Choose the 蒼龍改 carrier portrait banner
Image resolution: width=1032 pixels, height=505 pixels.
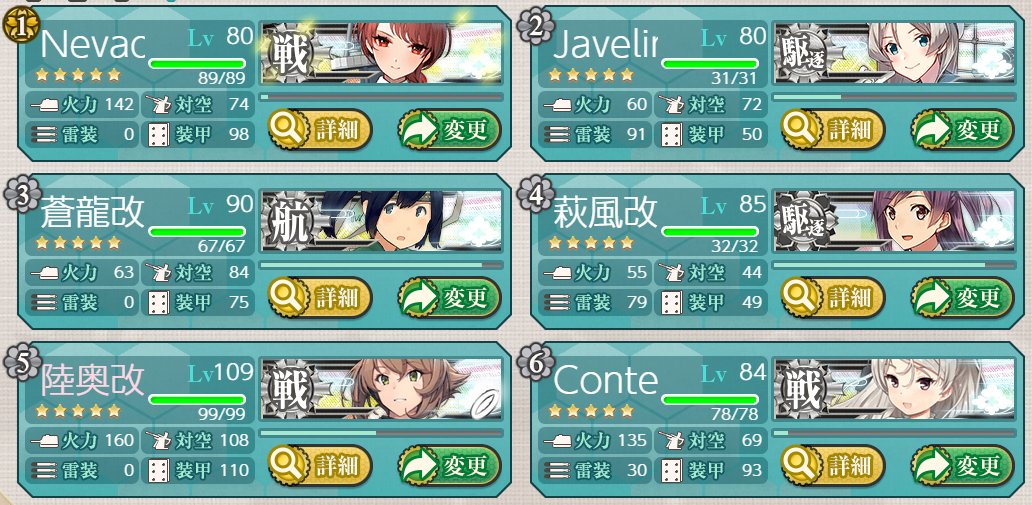(x=381, y=220)
